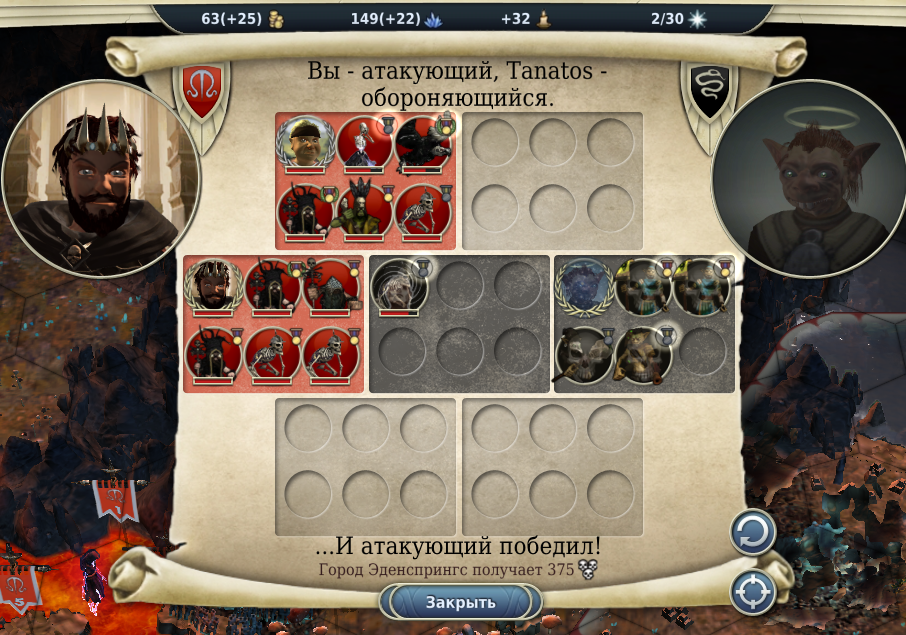Close the battle result dialog with Закрыть
The height and width of the screenshot is (635, 906).
click(460, 602)
